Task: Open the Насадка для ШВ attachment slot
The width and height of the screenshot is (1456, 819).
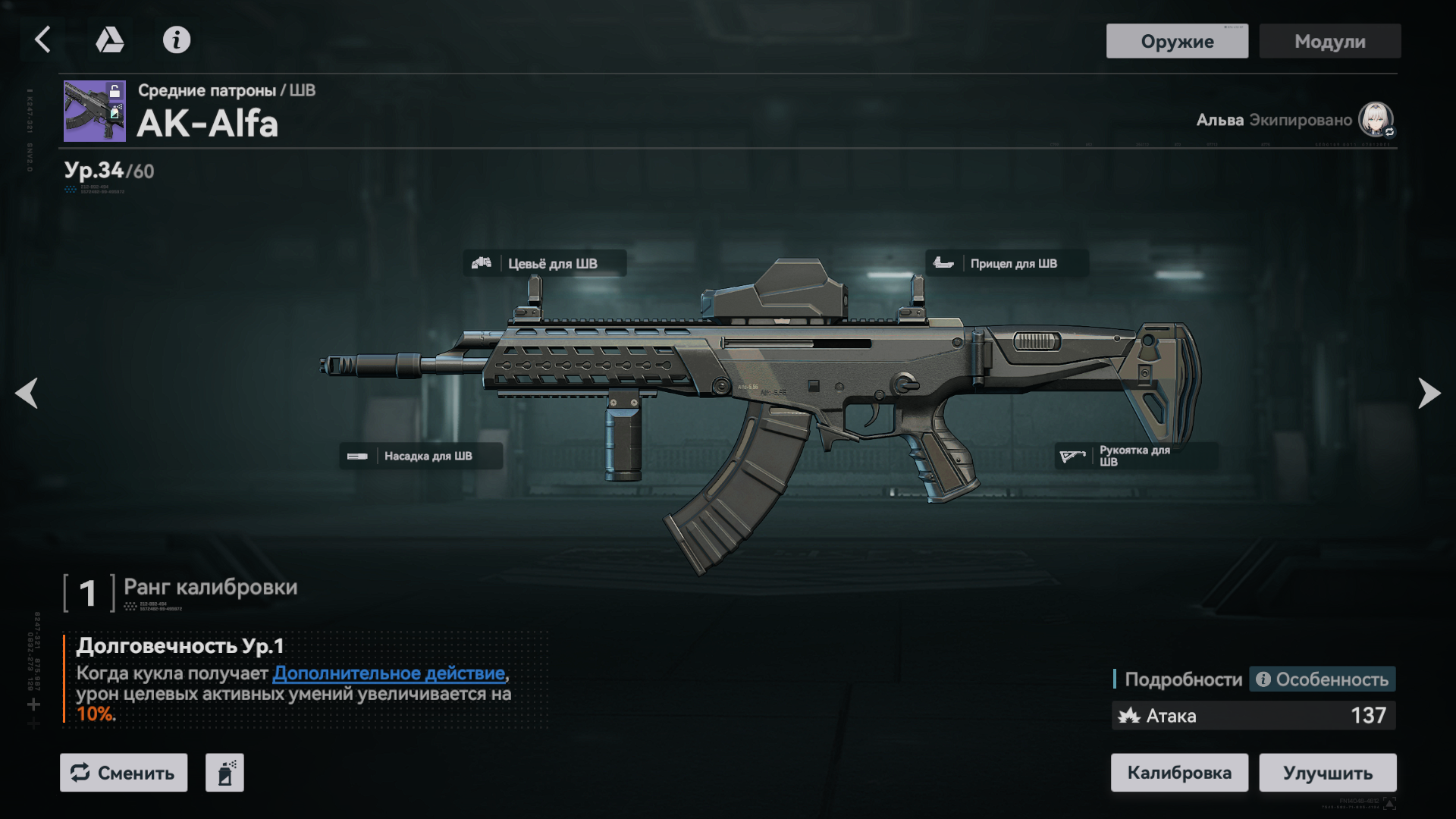Action: pyautogui.click(x=420, y=456)
